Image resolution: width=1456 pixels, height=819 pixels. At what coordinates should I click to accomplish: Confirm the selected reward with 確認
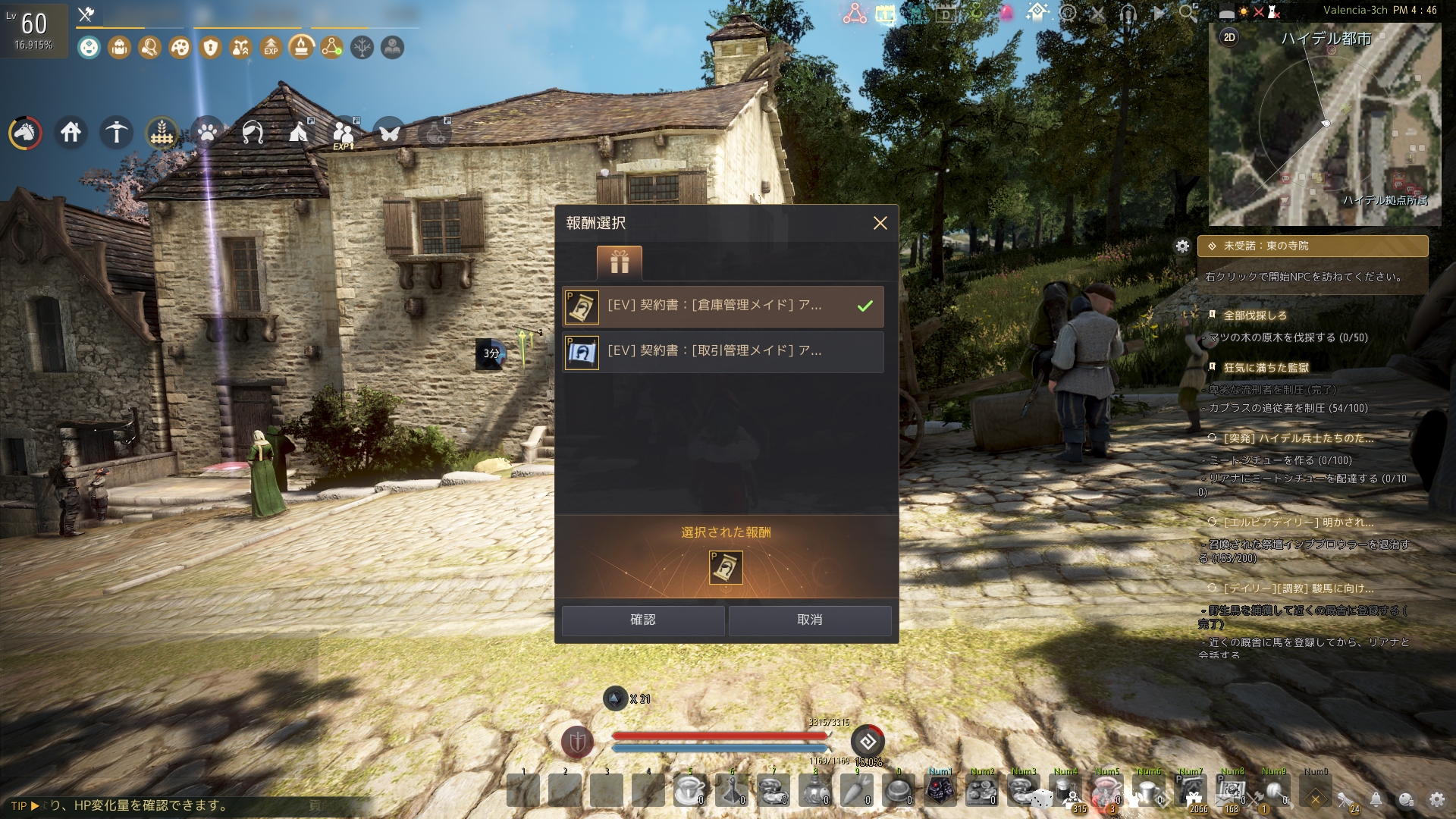pyautogui.click(x=642, y=620)
